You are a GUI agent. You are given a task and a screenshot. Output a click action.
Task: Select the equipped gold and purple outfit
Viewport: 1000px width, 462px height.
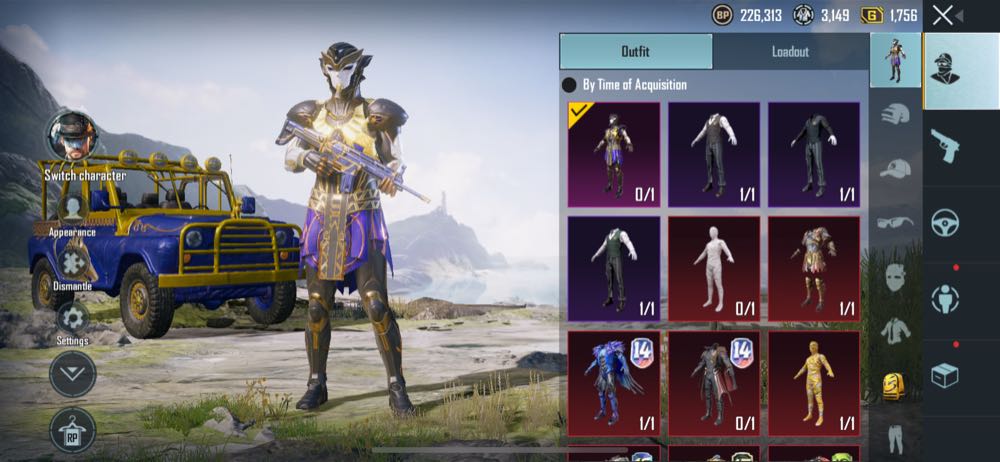point(614,153)
